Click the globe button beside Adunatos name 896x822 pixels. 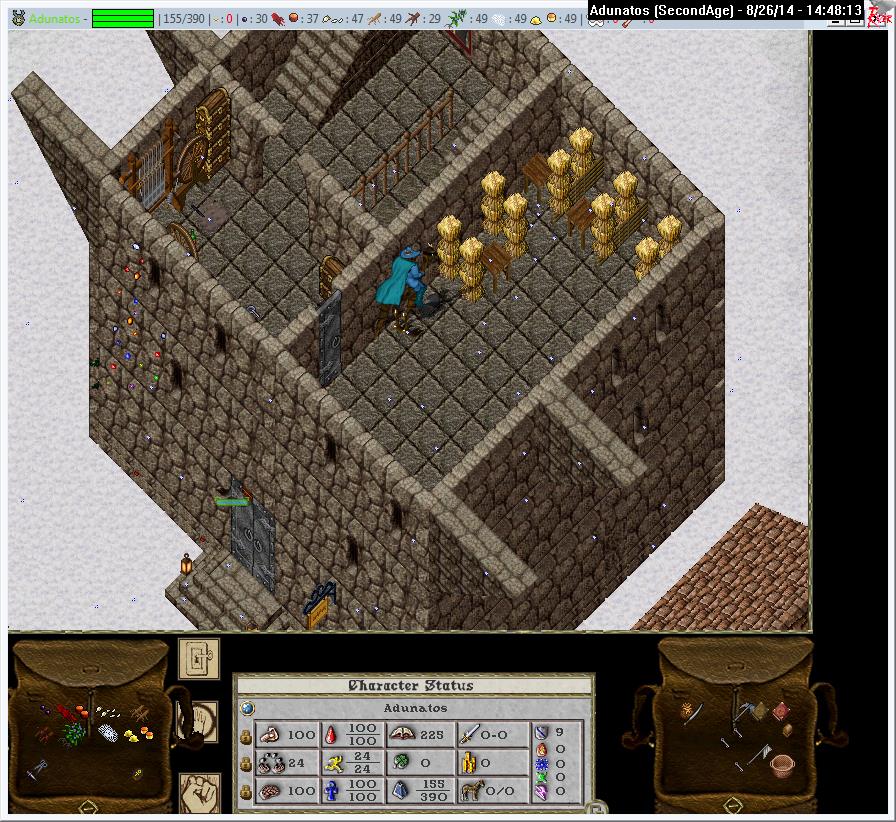coord(246,708)
